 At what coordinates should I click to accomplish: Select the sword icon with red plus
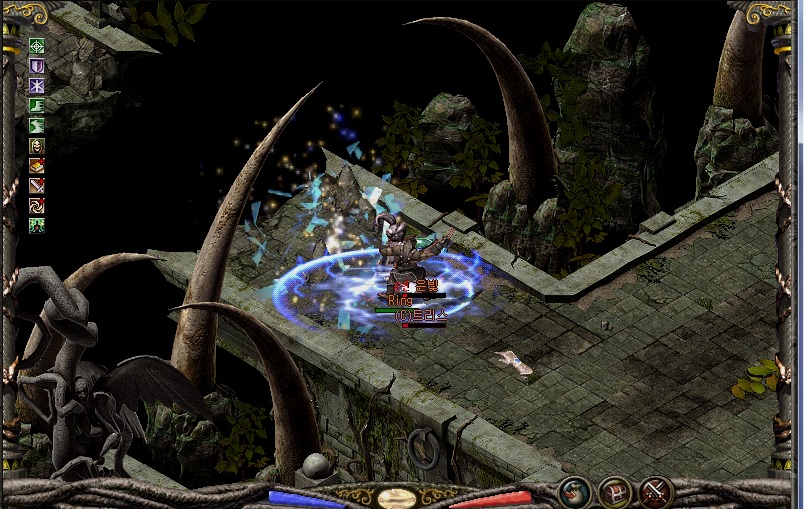click(x=37, y=186)
